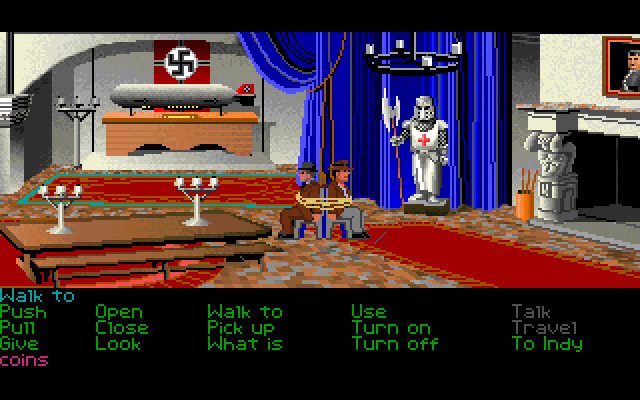Viewport: 640px width, 400px height.
Task: Activate the Open verb
Action: [119, 312]
